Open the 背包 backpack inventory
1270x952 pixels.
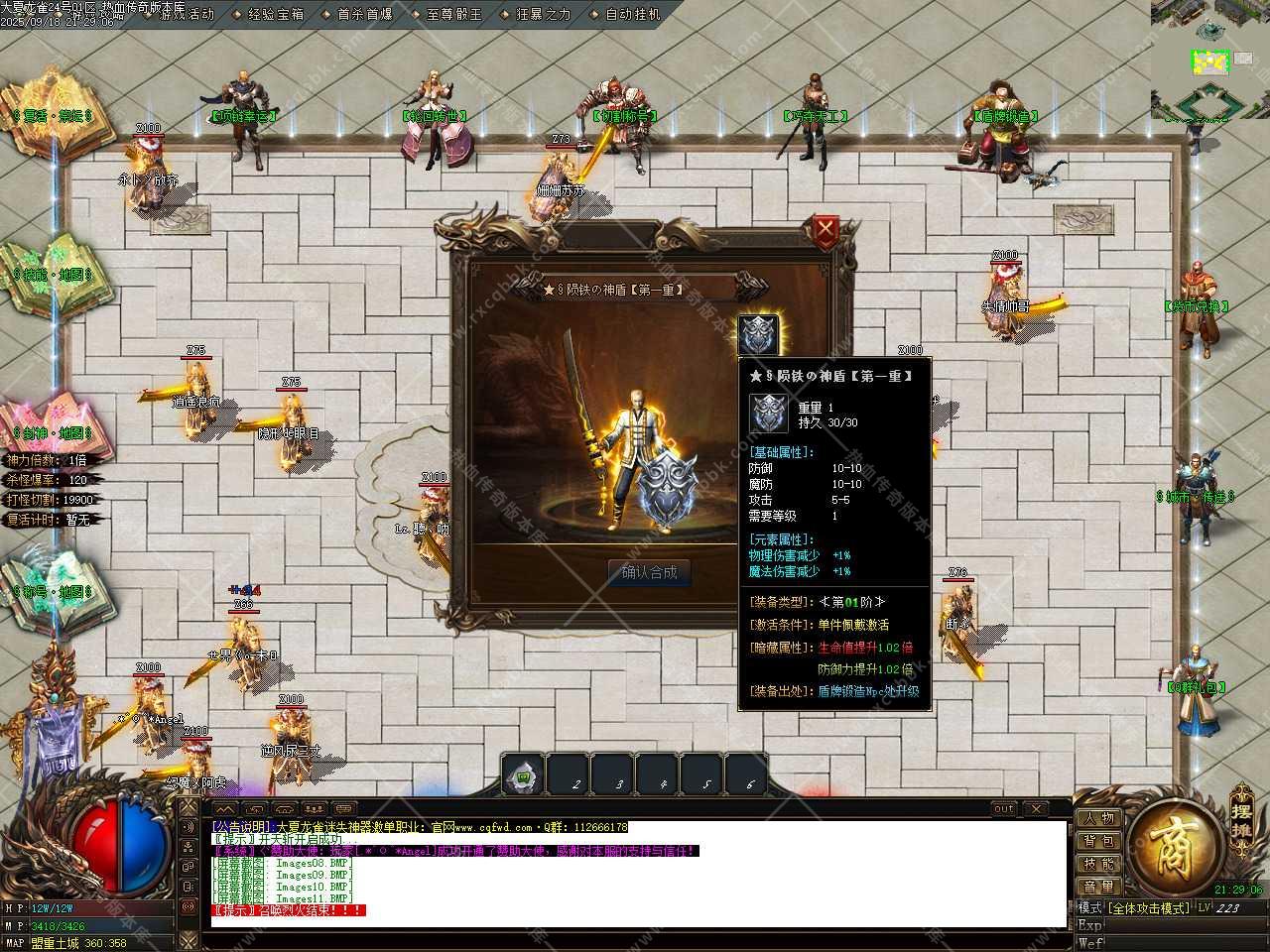pos(1099,842)
